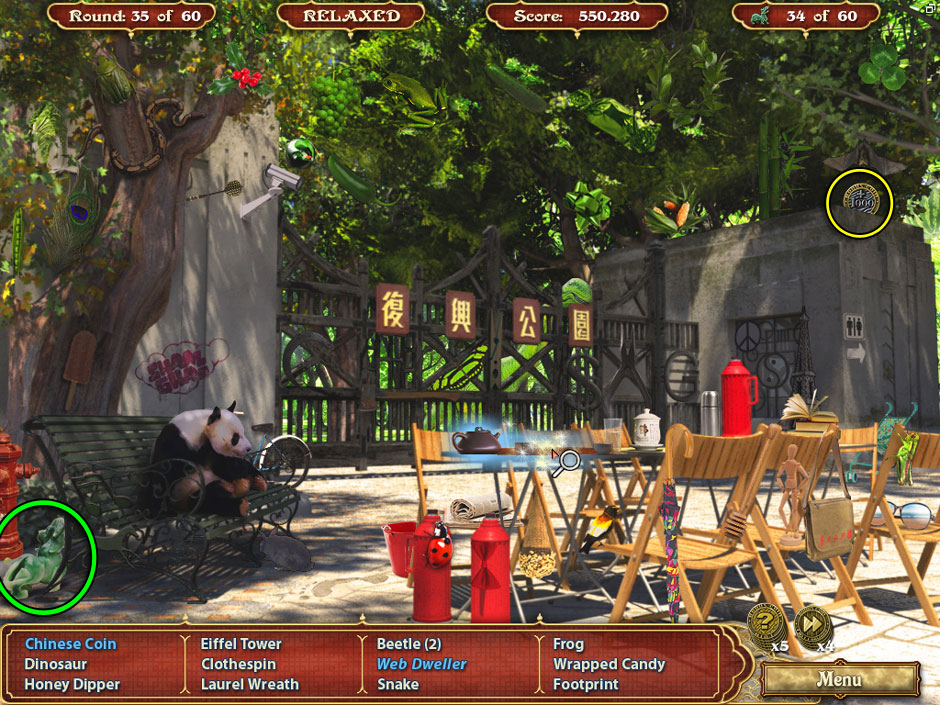Select Wrapped Candy in the item list

(x=609, y=664)
